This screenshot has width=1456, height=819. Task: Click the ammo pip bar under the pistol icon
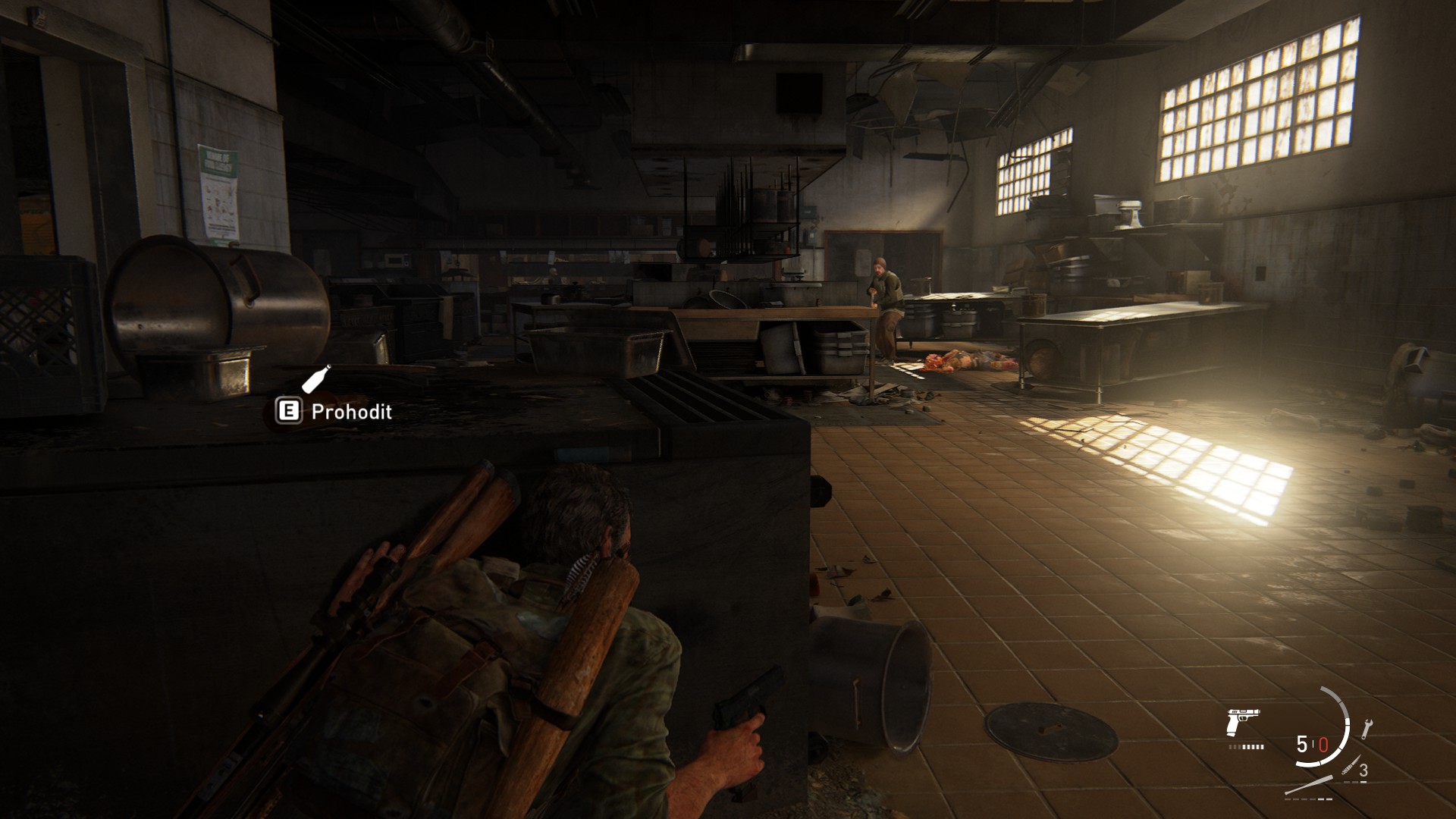1246,746
